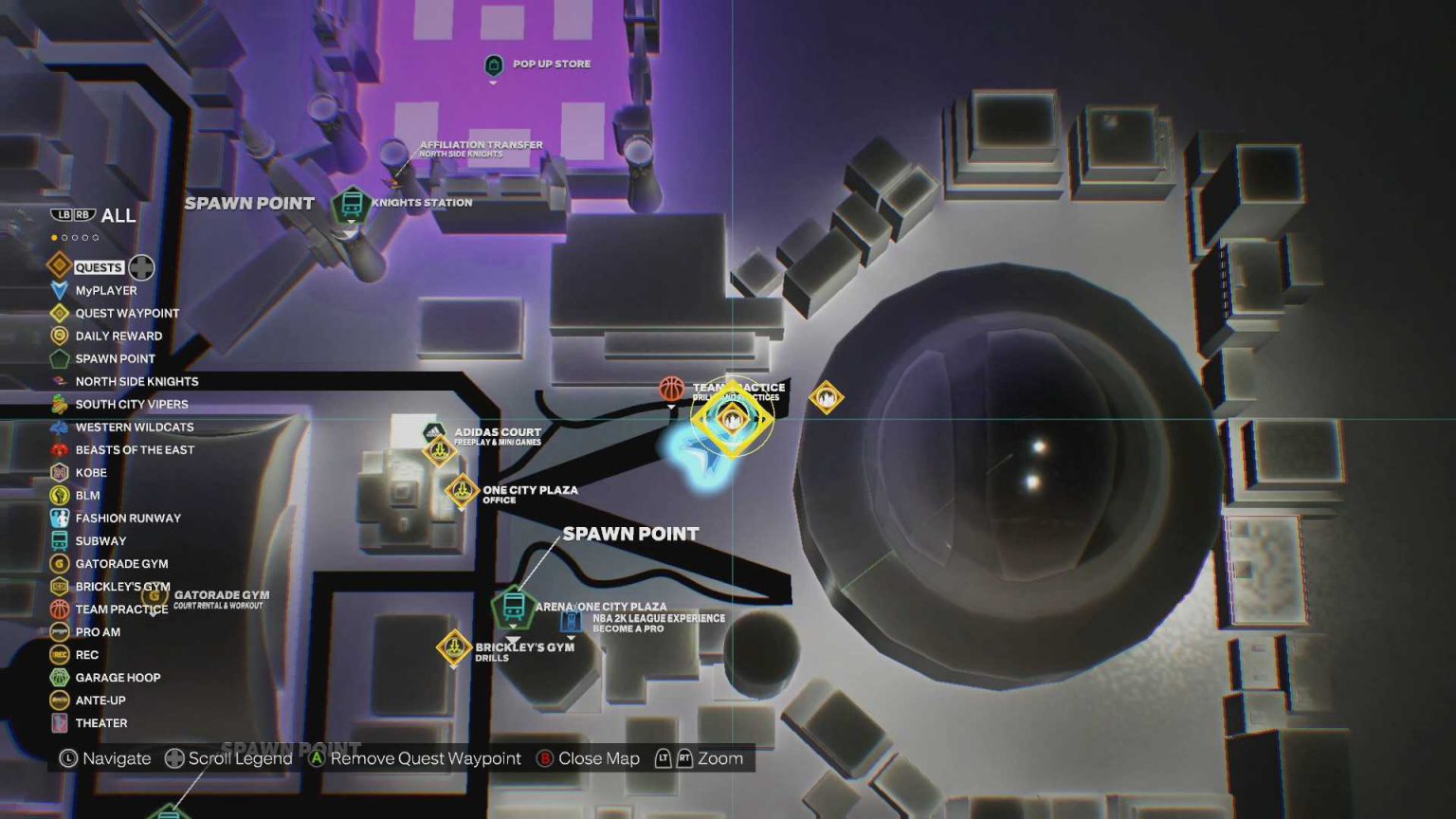
Task: Select the Quests legend entry
Action: pyautogui.click(x=99, y=267)
